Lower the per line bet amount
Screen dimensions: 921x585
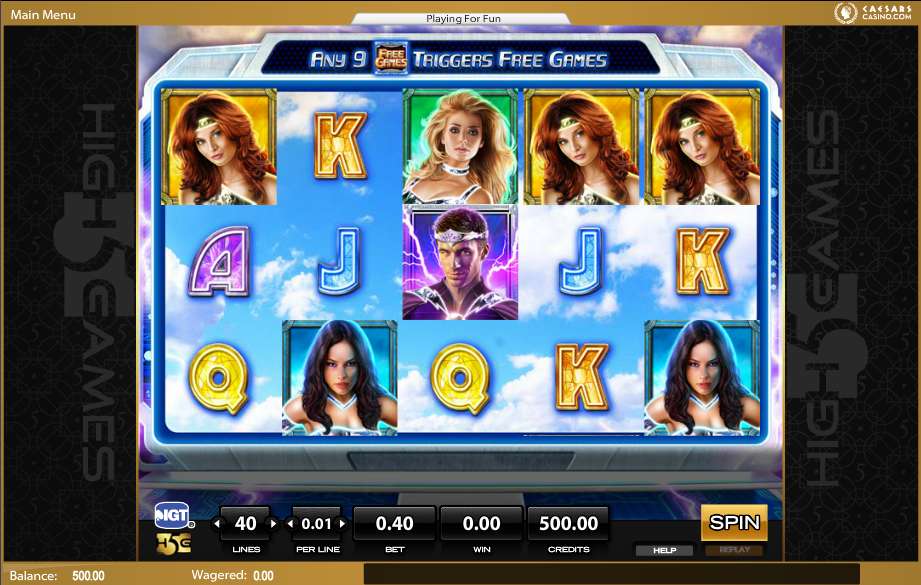(x=292, y=523)
